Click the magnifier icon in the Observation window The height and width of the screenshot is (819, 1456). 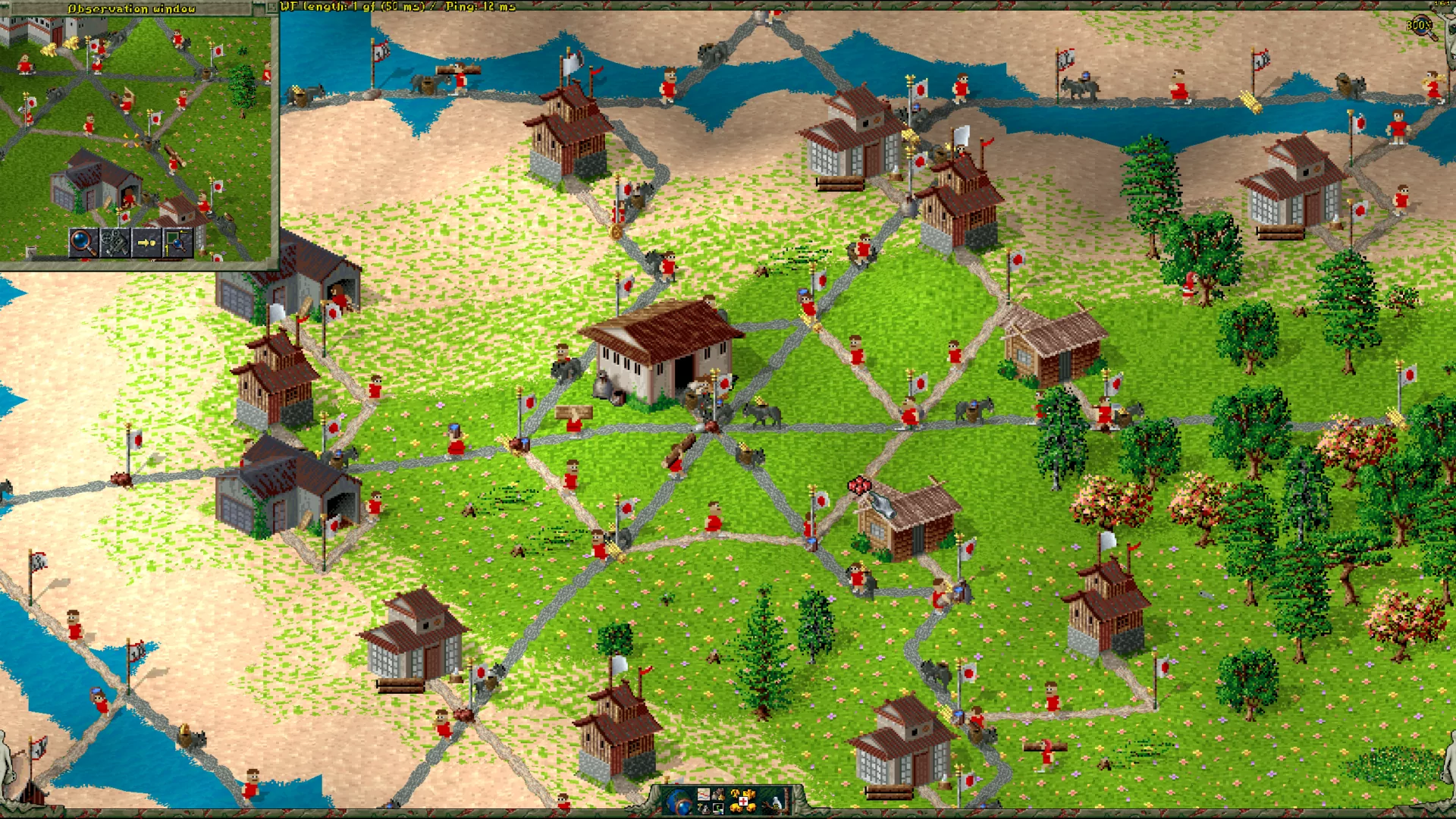(83, 243)
